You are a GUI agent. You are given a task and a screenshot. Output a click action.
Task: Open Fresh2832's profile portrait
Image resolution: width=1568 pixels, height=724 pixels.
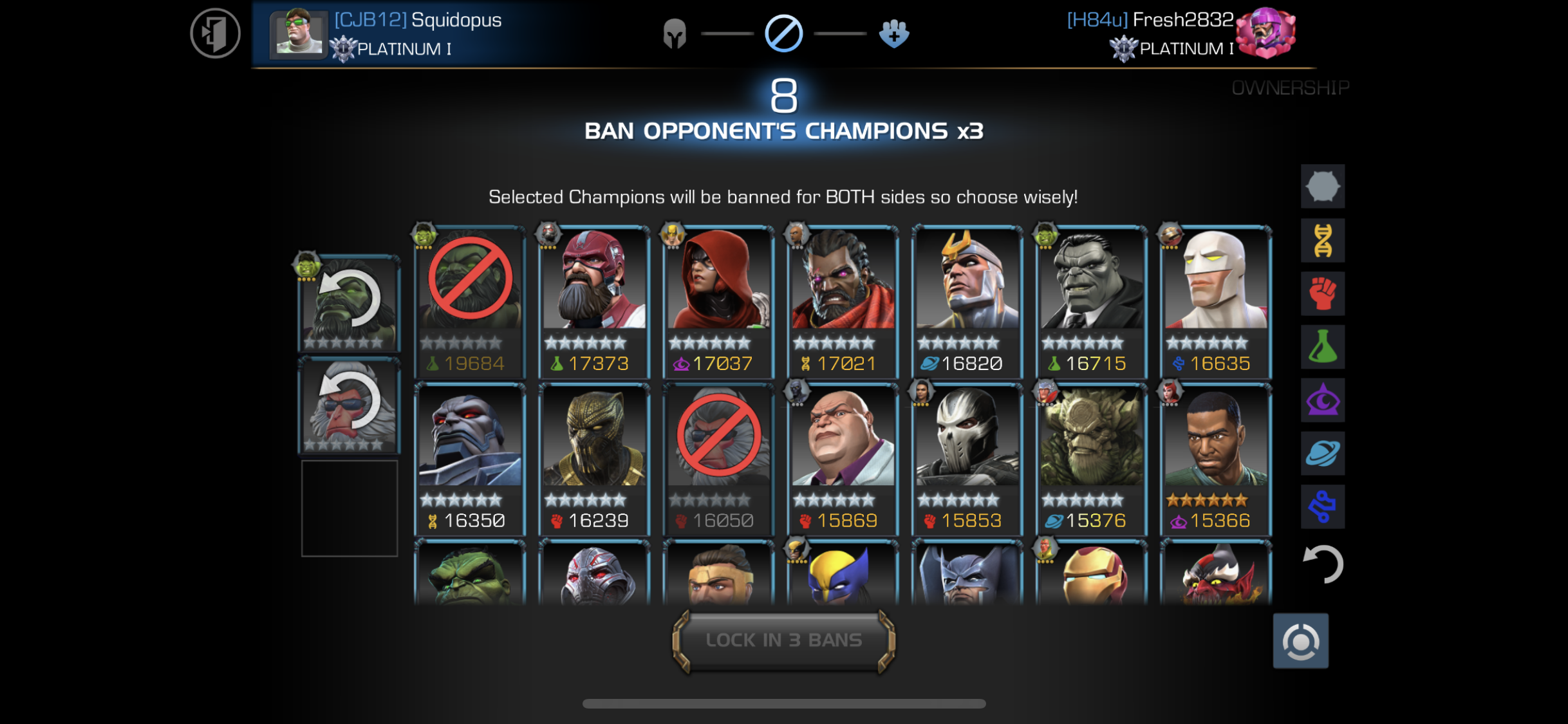[1265, 33]
